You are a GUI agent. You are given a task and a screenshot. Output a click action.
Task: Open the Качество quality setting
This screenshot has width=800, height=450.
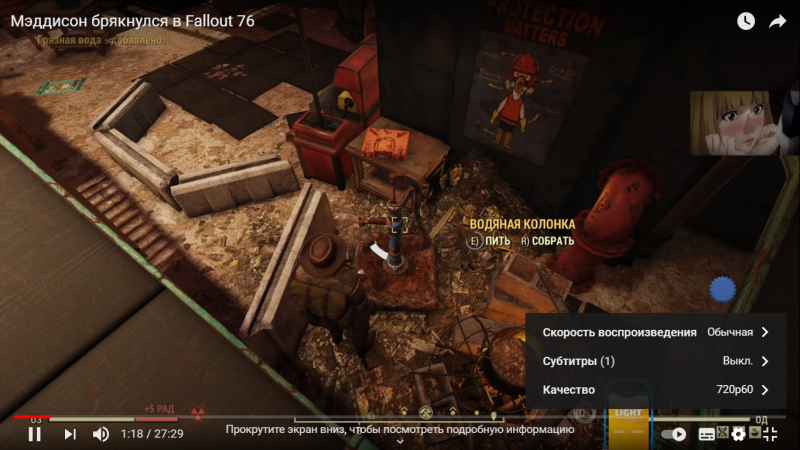click(x=655, y=390)
